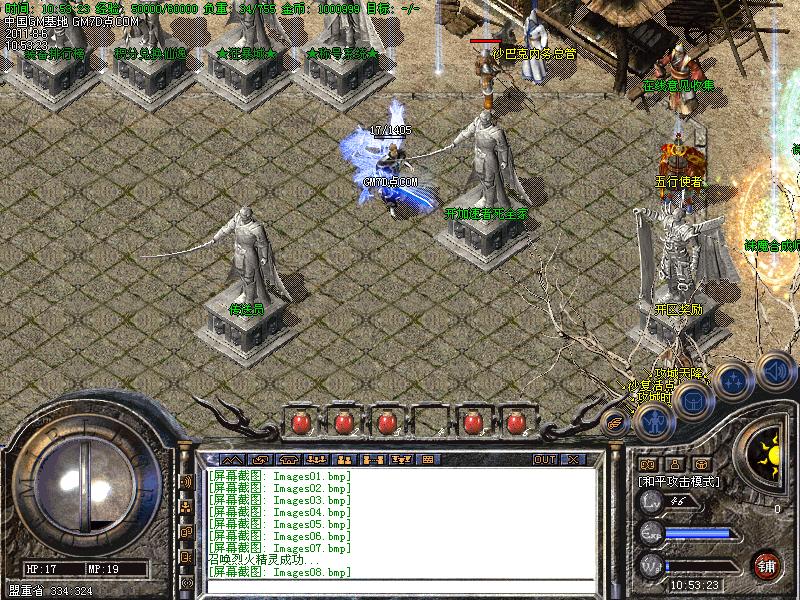
Task: Toggle the sound-wave chat filter icon
Action: pos(186,481)
